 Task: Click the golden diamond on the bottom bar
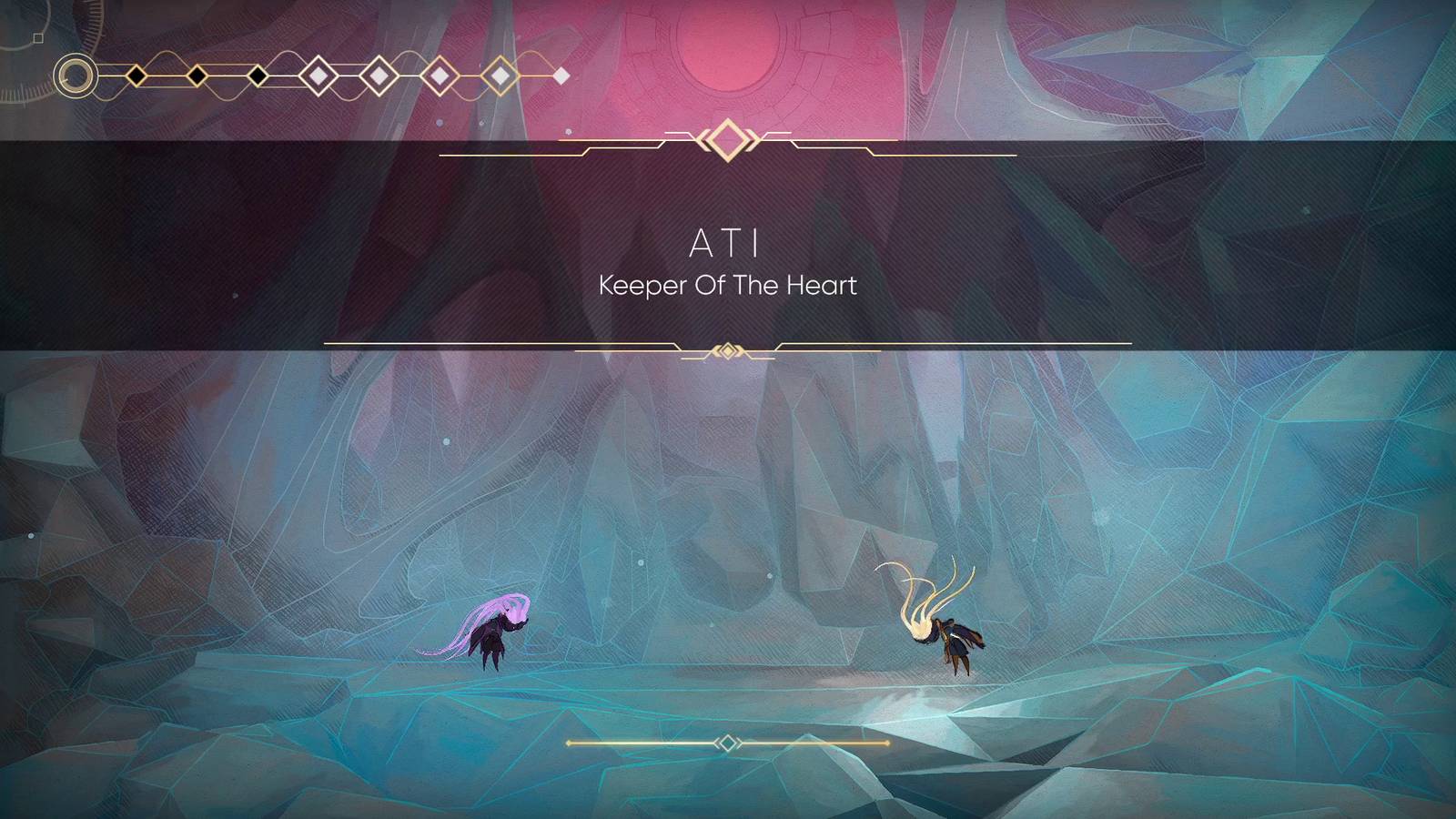pyautogui.click(x=728, y=744)
